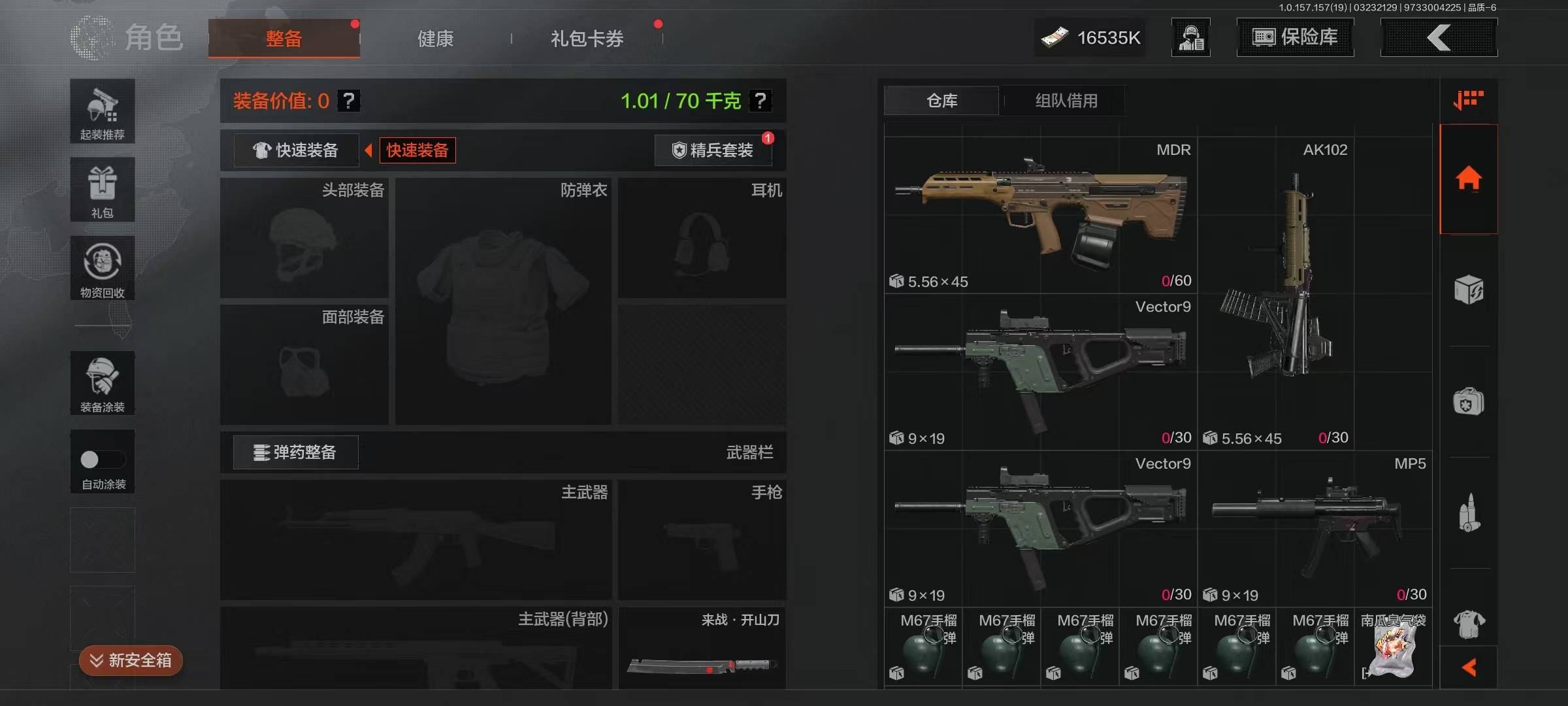The height and width of the screenshot is (706, 1568).
Task: Go back with the arrow button
Action: pyautogui.click(x=1439, y=37)
